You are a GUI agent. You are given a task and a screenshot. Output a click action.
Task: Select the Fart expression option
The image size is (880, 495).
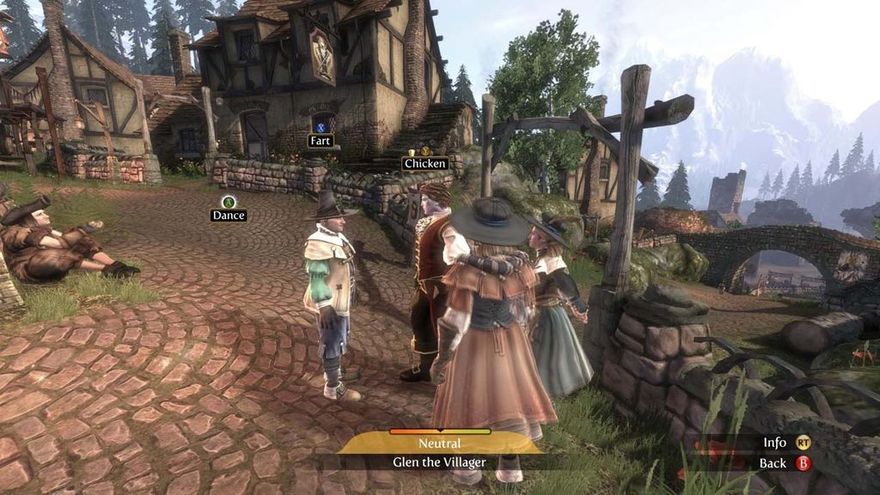[x=320, y=140]
